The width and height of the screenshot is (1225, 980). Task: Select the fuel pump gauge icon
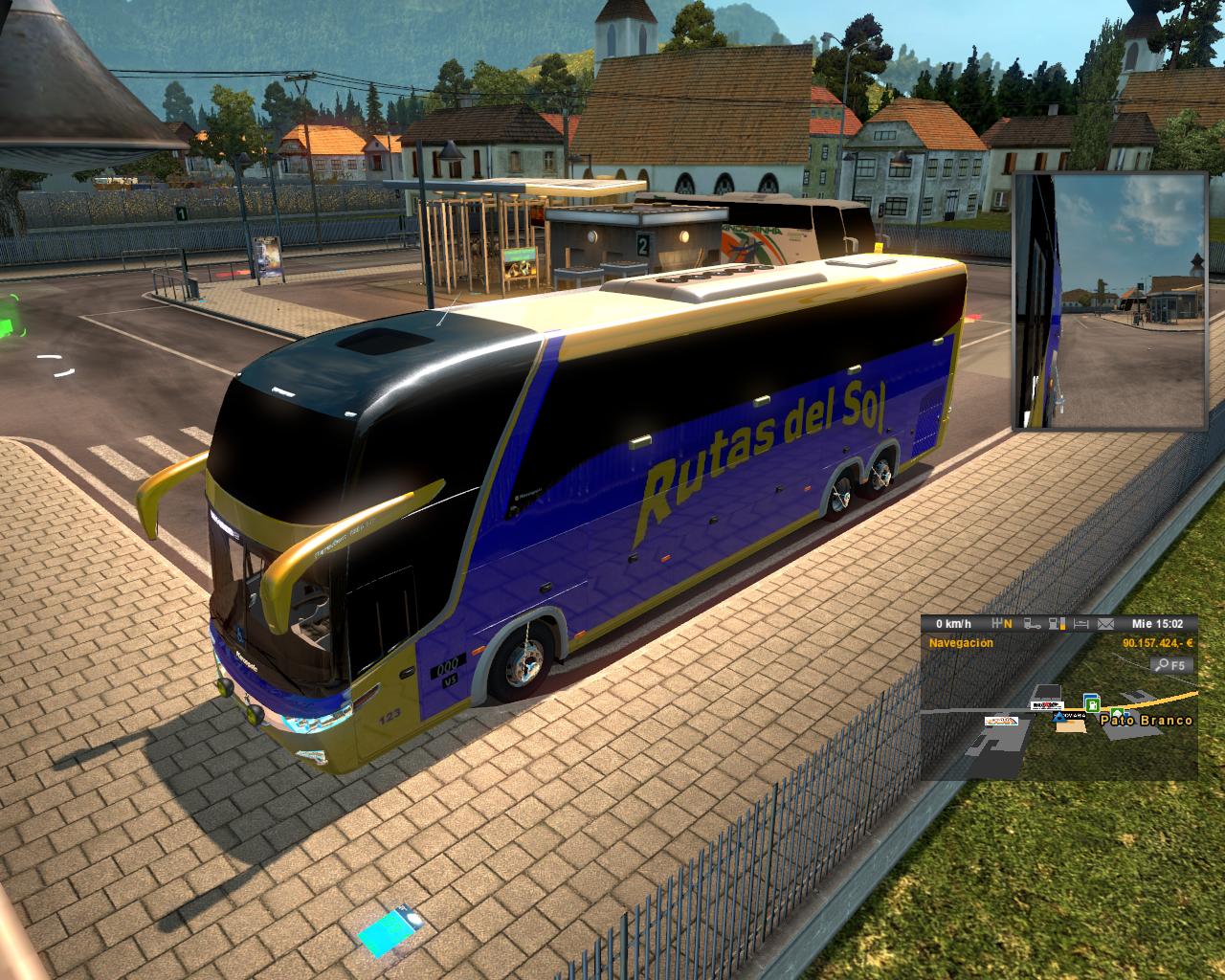[x=1057, y=623]
